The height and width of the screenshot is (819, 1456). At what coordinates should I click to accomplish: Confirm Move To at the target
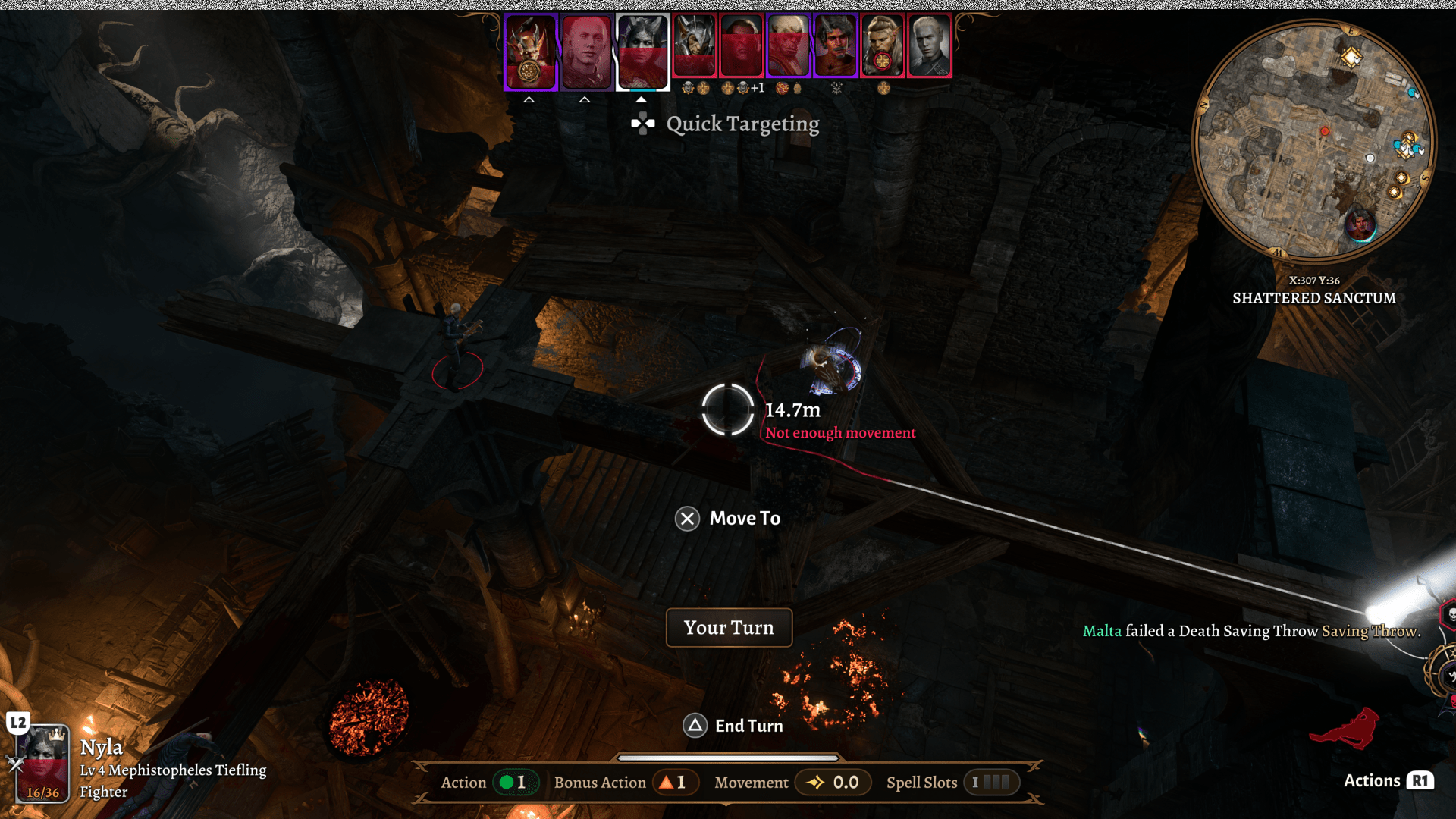pos(727,519)
